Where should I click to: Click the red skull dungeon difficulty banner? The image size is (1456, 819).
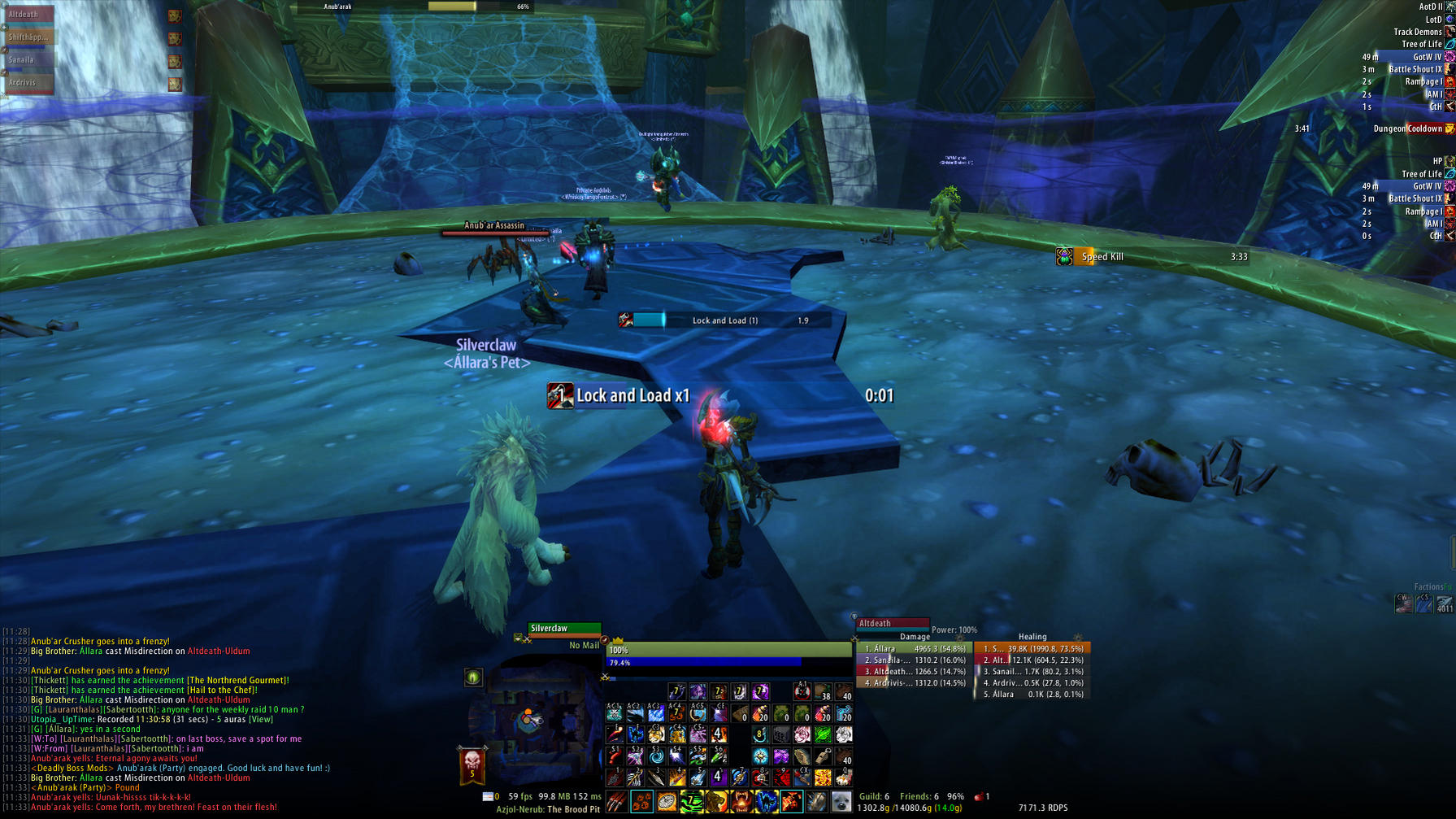[x=472, y=764]
